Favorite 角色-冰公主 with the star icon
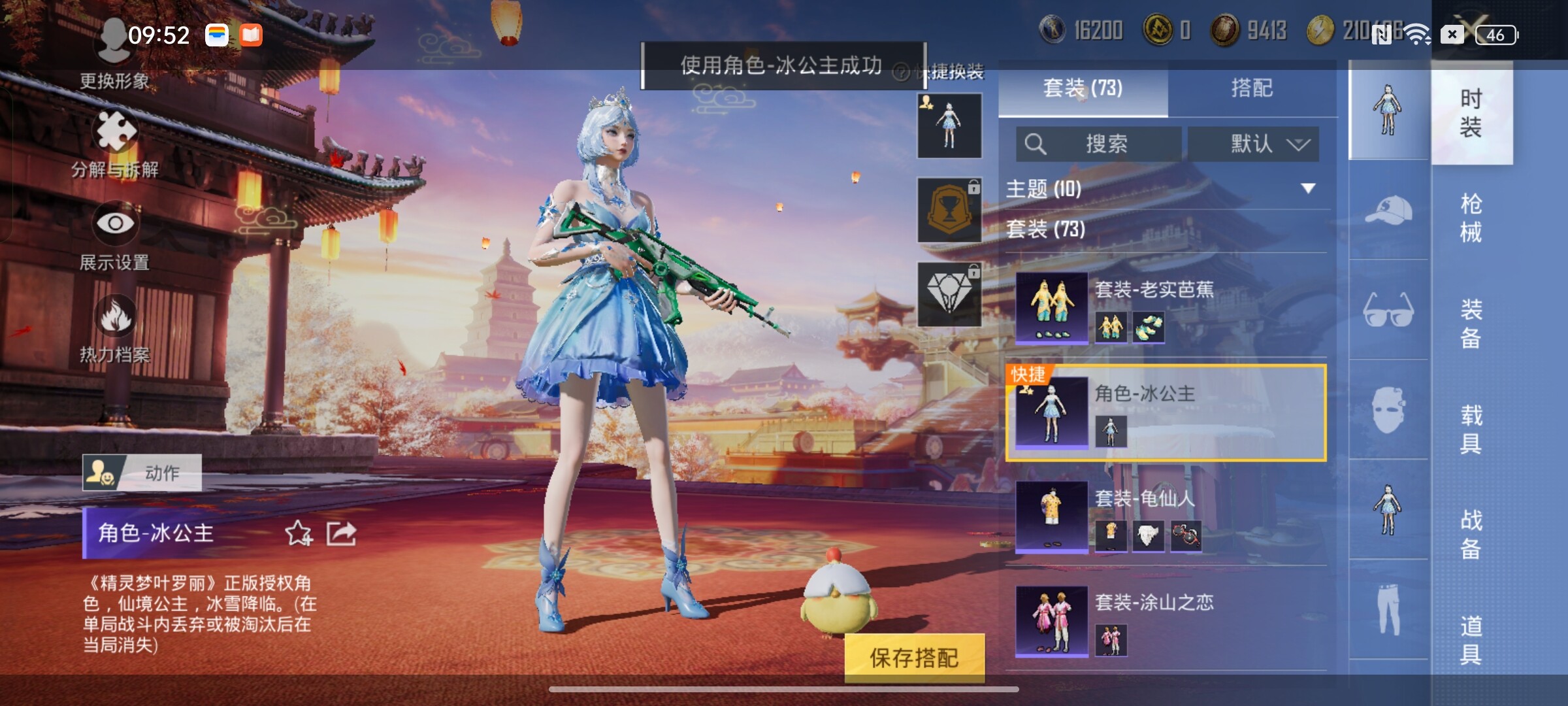 [299, 533]
